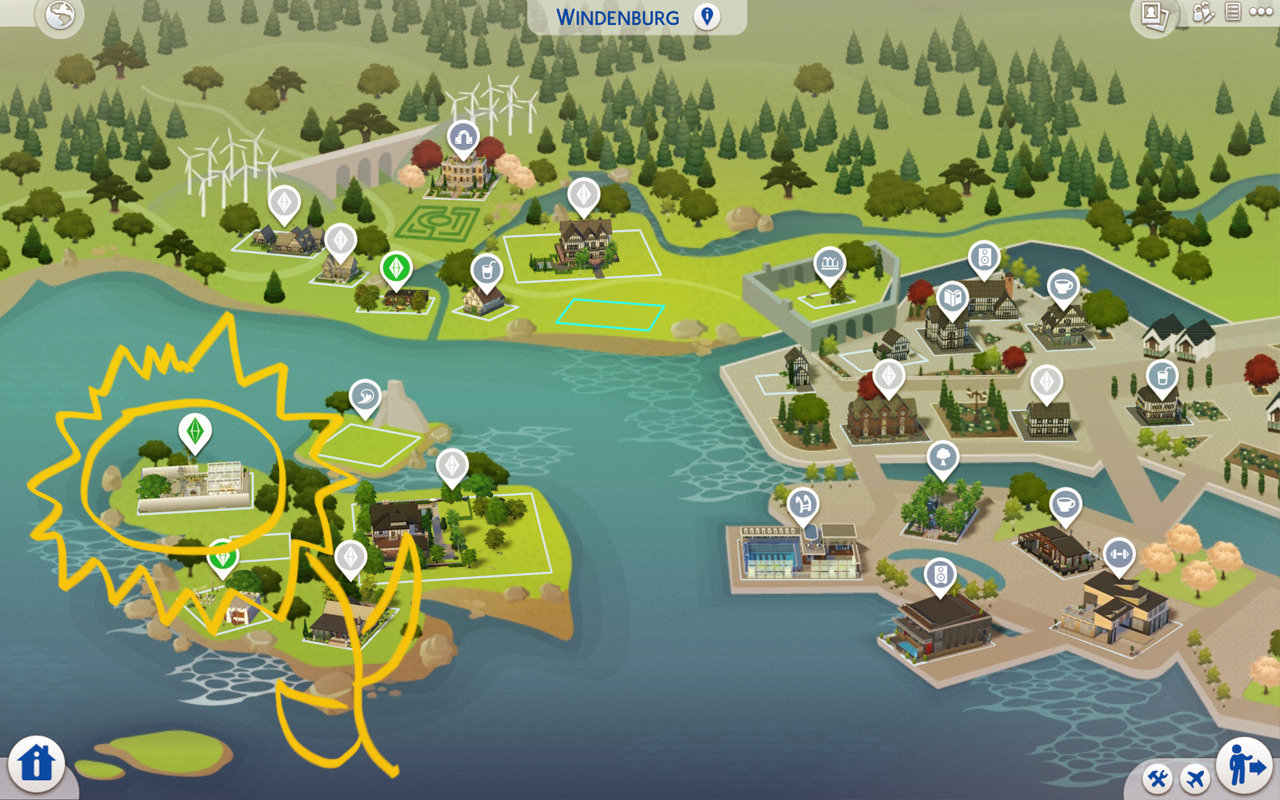This screenshot has height=800, width=1280.
Task: Enter build mode via hammer and wrench
Action: coord(1160,778)
